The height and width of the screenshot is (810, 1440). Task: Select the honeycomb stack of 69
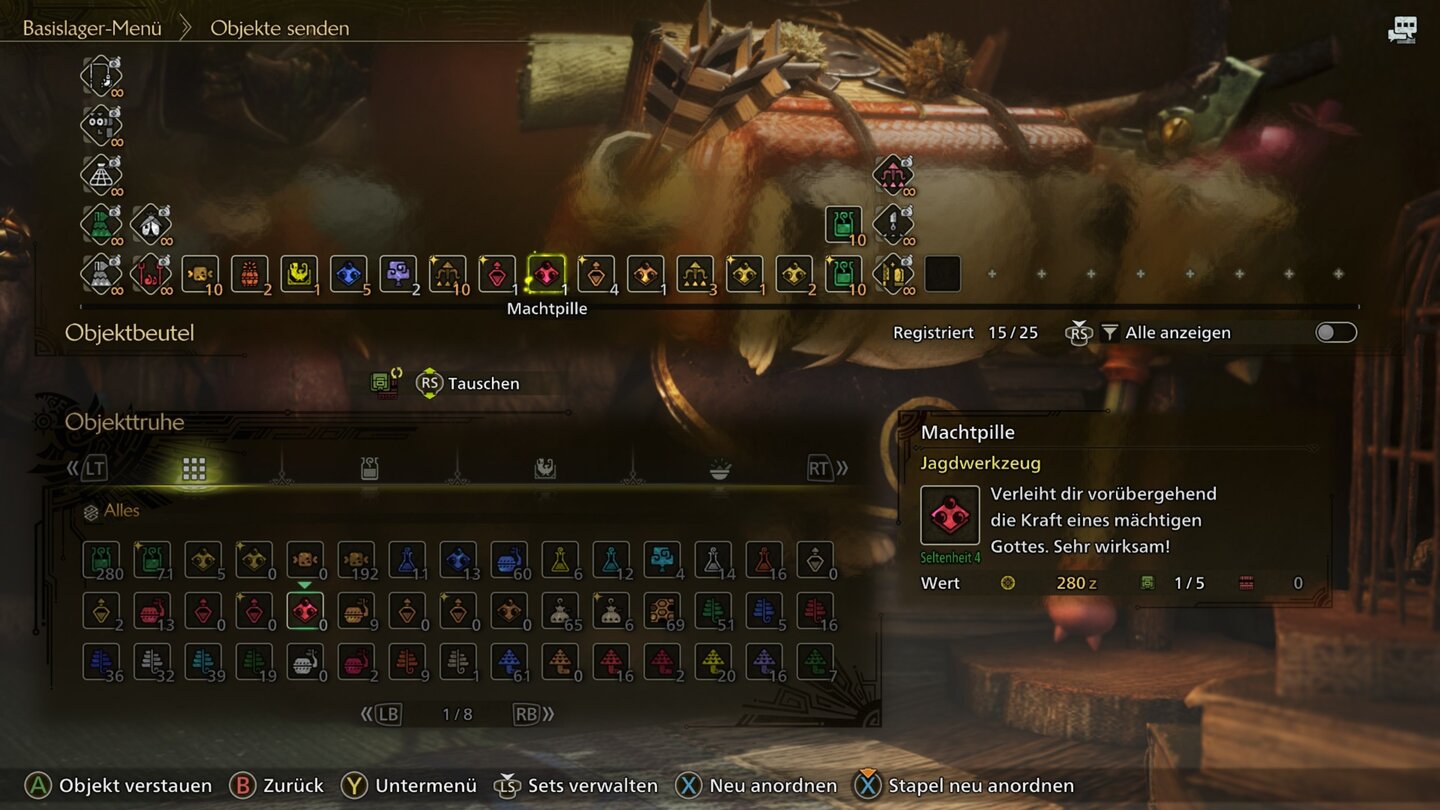click(662, 611)
